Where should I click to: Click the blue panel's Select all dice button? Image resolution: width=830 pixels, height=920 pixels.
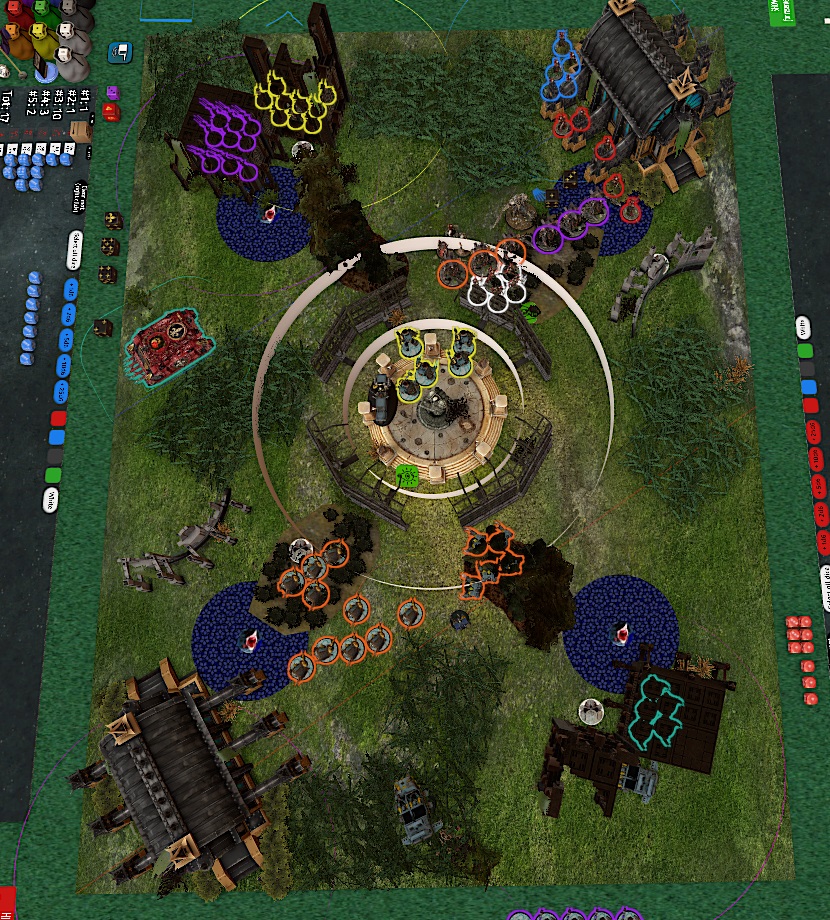(x=75, y=251)
